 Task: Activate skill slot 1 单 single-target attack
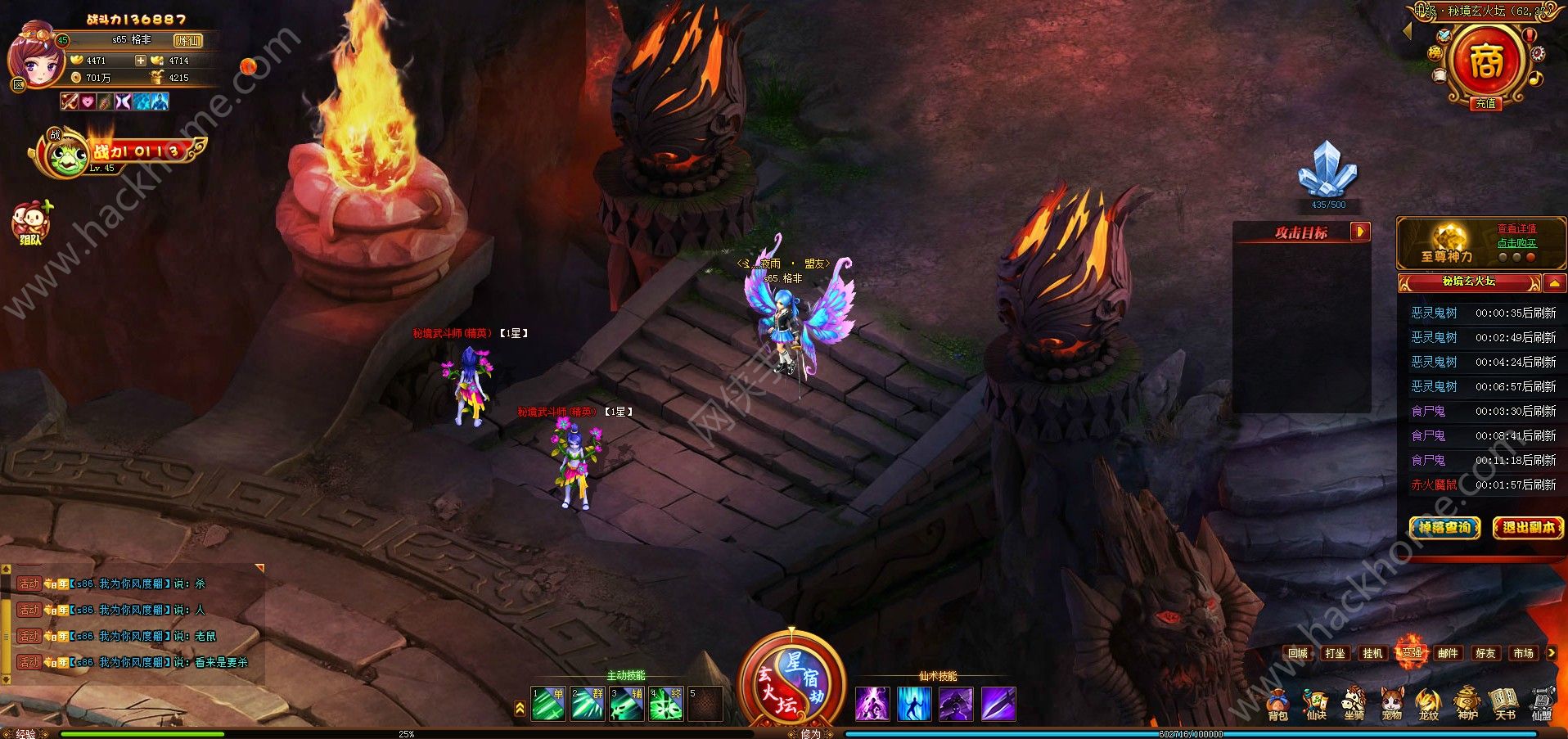point(548,704)
